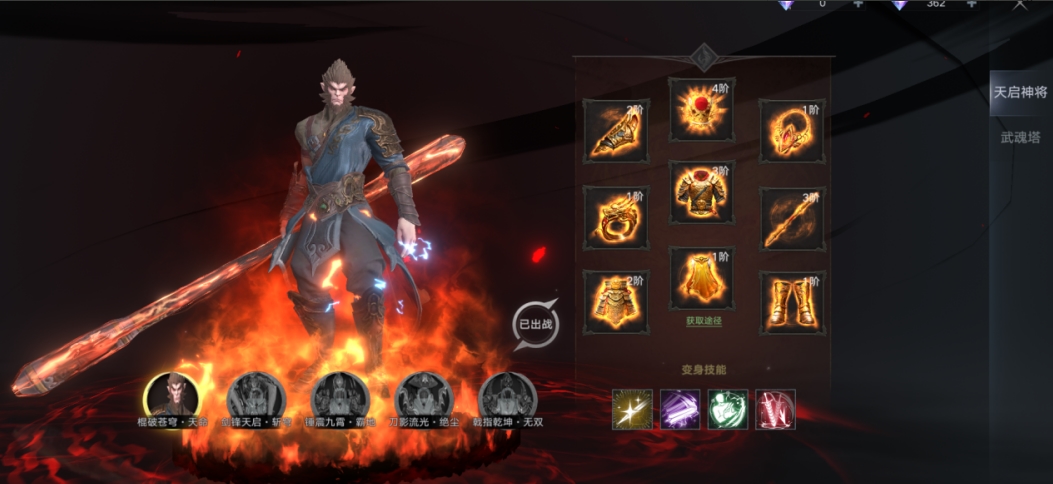View the purple slash transform skill
This screenshot has height=484, width=1053.
pos(679,409)
